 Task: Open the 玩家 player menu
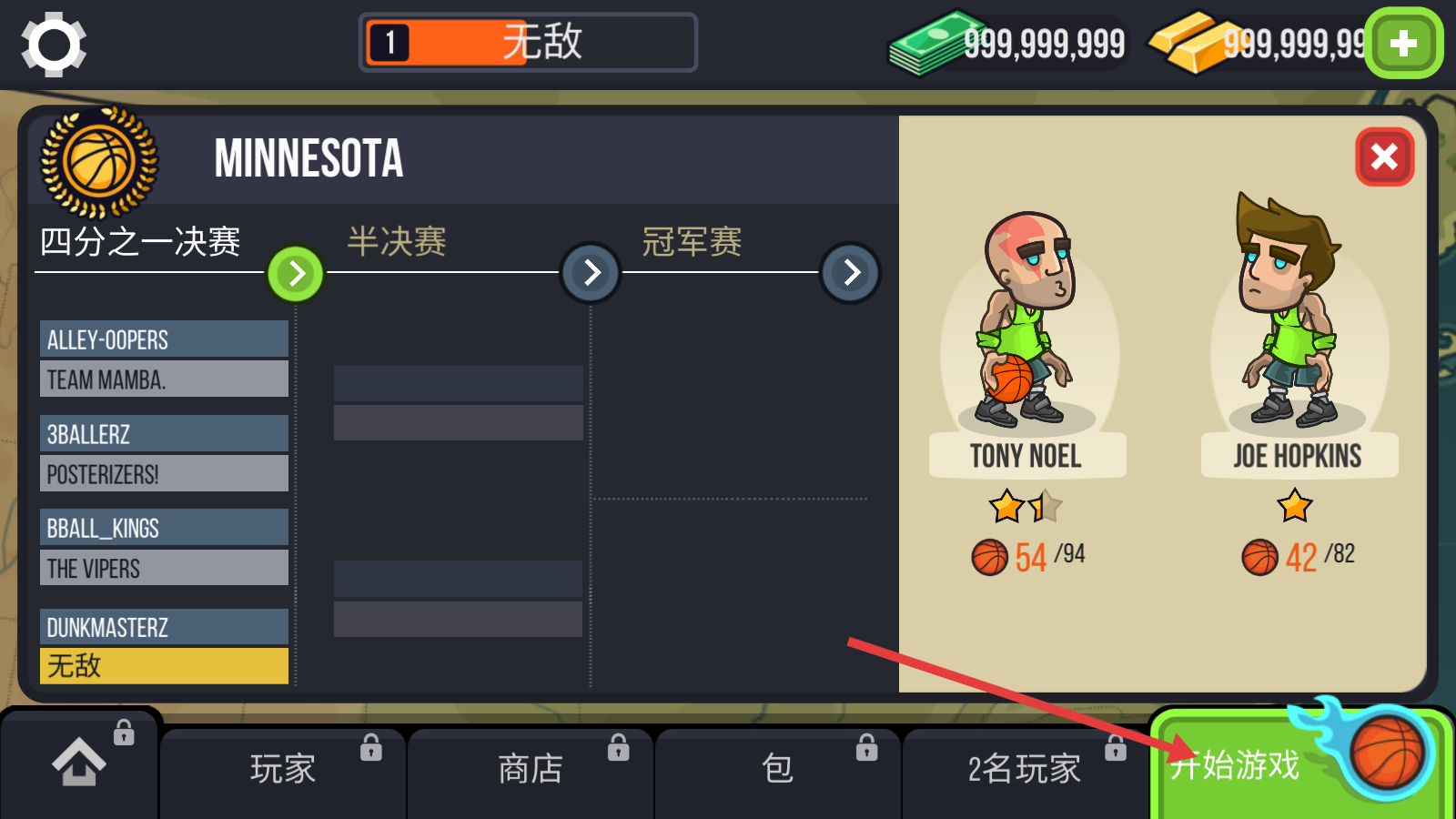pos(283,769)
